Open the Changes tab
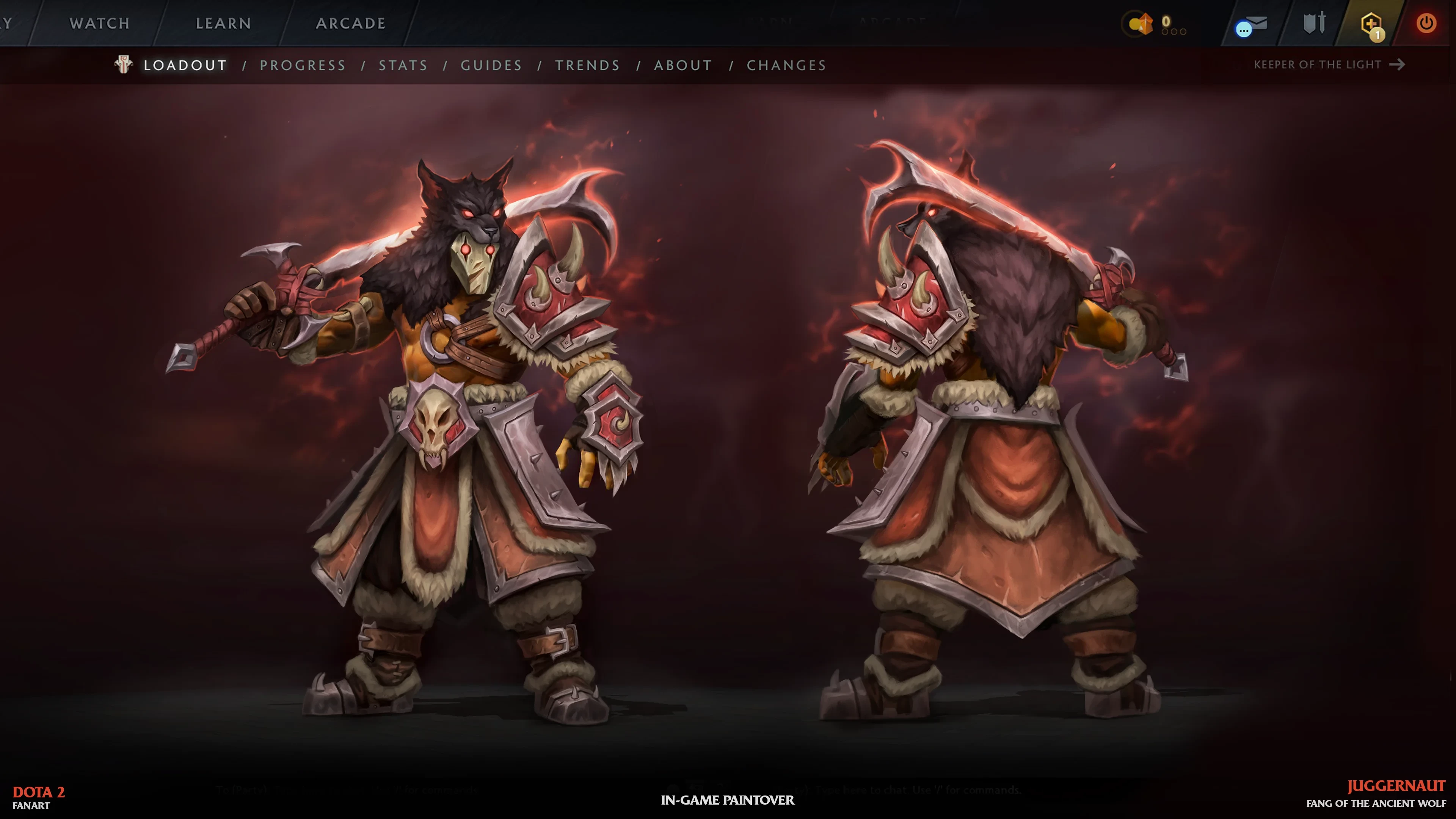Image resolution: width=1456 pixels, height=819 pixels. 786,65
